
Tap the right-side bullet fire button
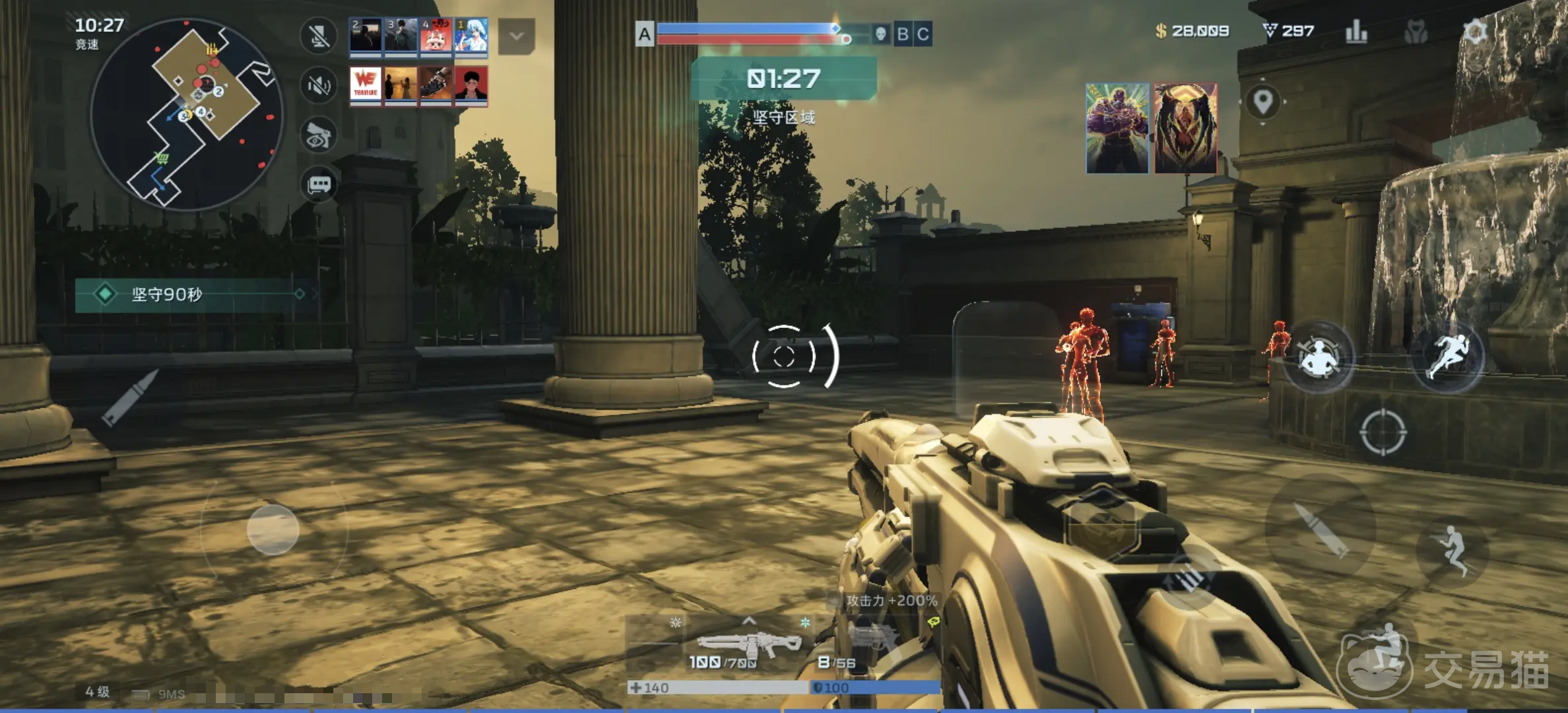coord(1320,529)
